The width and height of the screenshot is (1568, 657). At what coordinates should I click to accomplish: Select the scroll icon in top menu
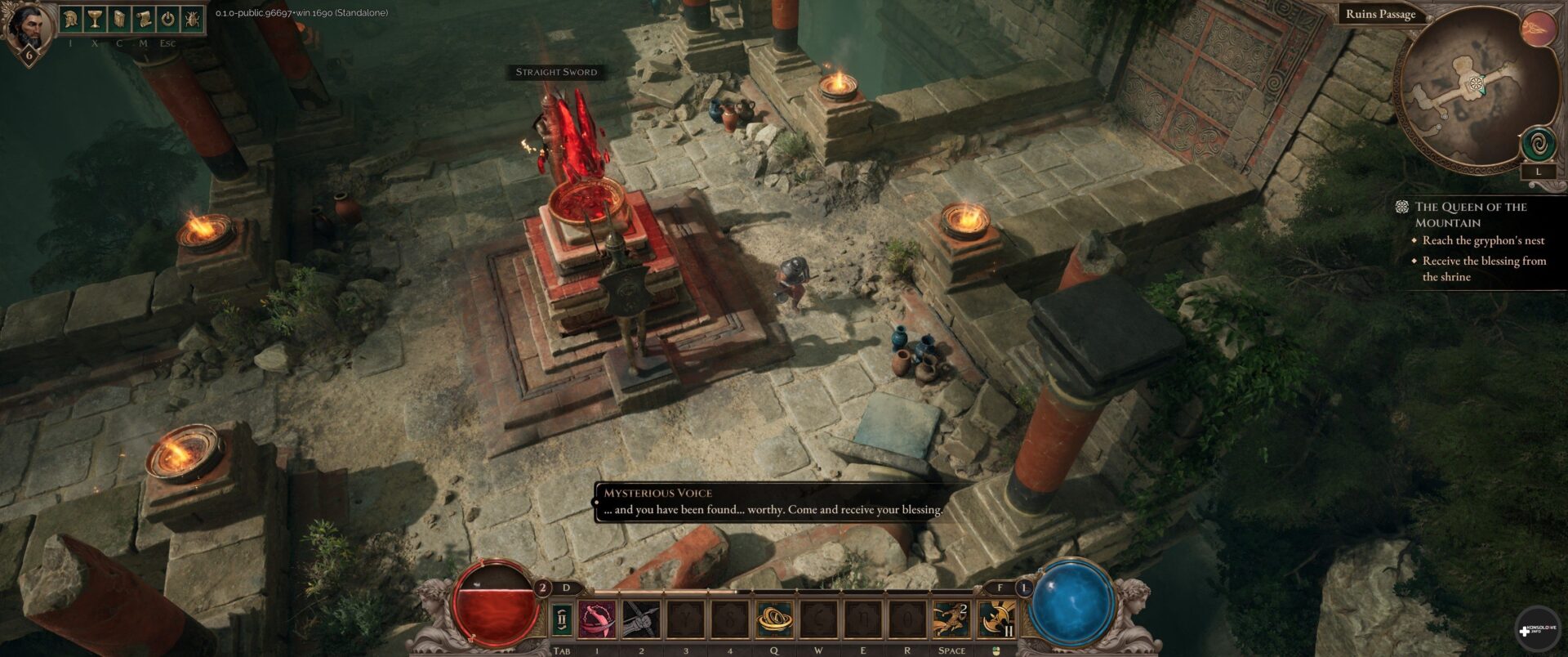coord(144,19)
